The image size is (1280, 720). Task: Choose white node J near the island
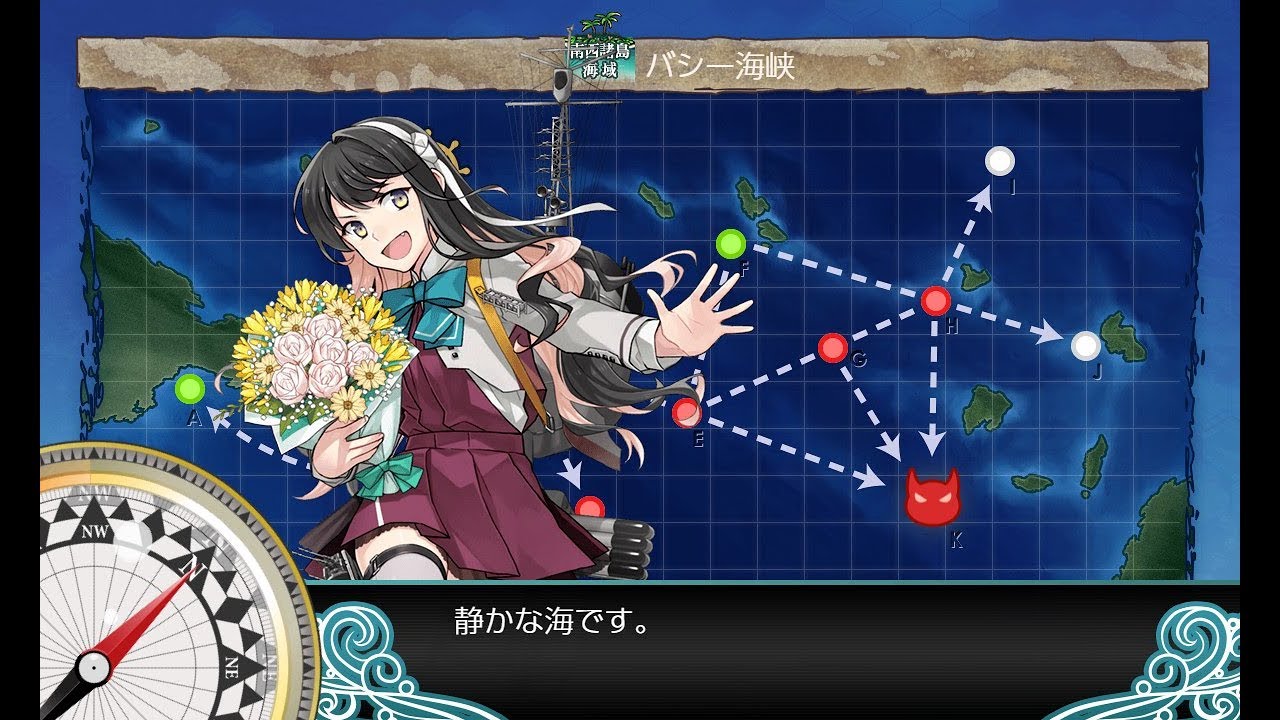tap(1086, 346)
